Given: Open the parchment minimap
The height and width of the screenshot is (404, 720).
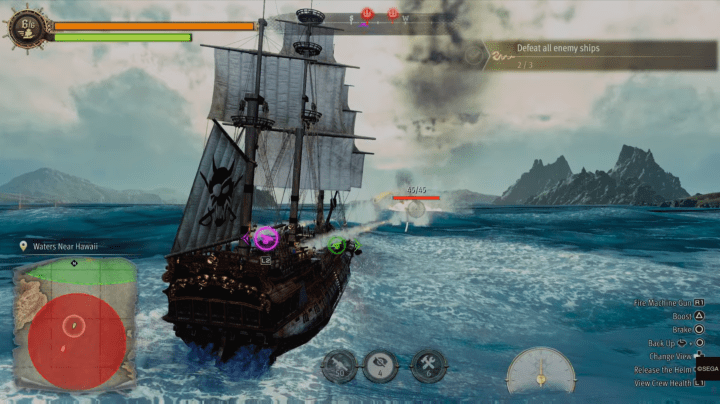Looking at the screenshot, I should click(75, 322).
